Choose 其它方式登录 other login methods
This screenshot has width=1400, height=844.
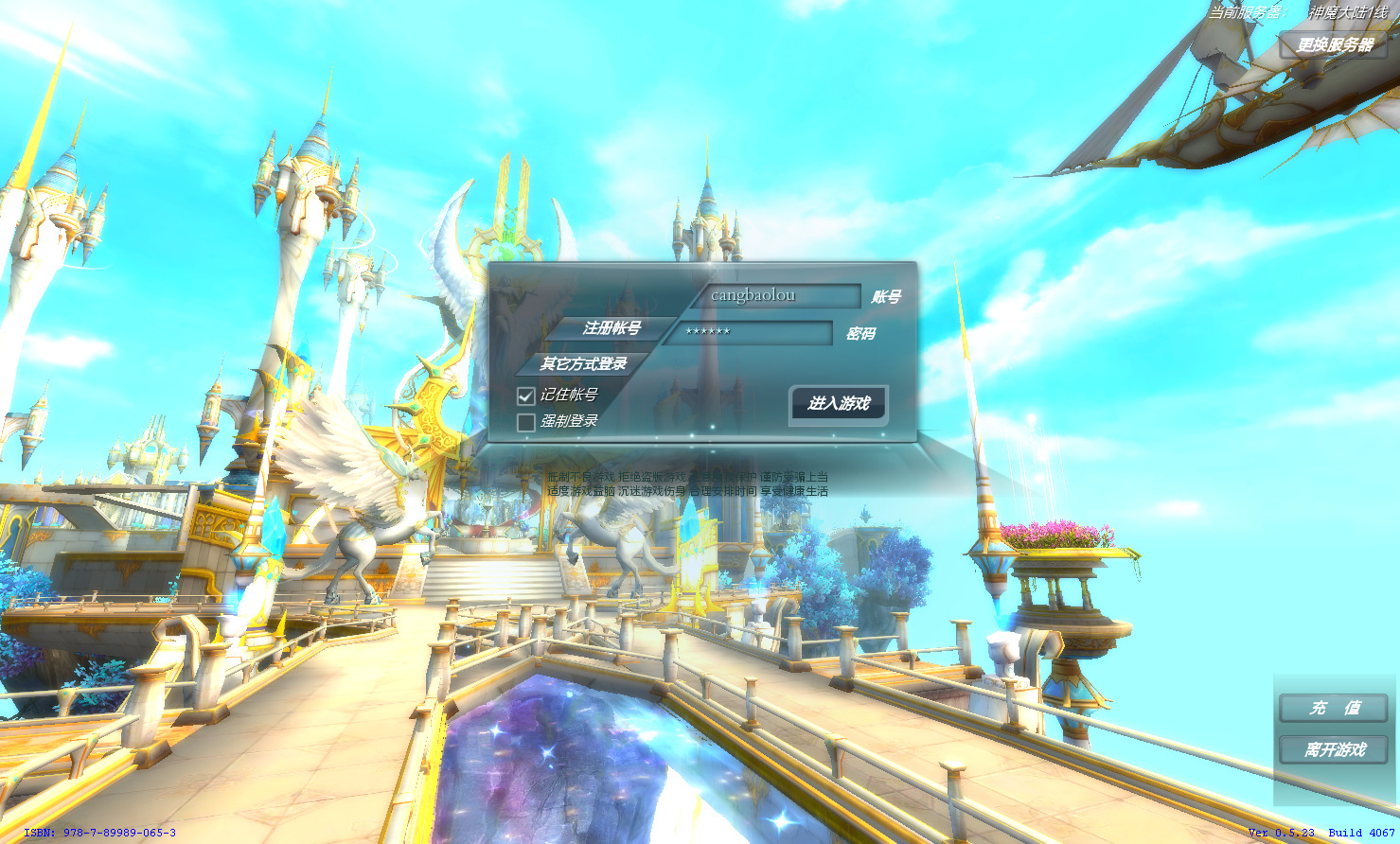pyautogui.click(x=583, y=363)
